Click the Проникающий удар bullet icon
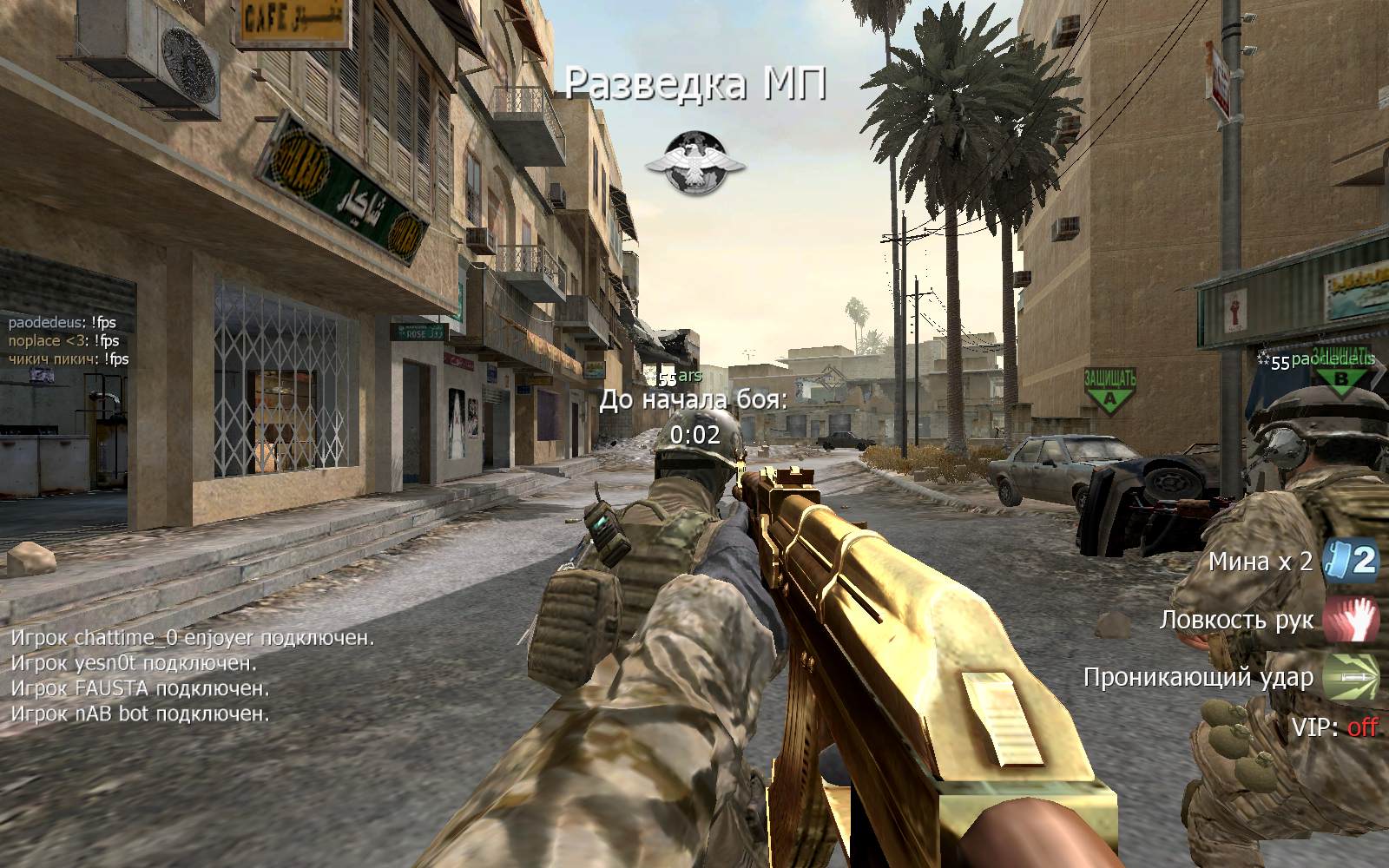 (1351, 677)
